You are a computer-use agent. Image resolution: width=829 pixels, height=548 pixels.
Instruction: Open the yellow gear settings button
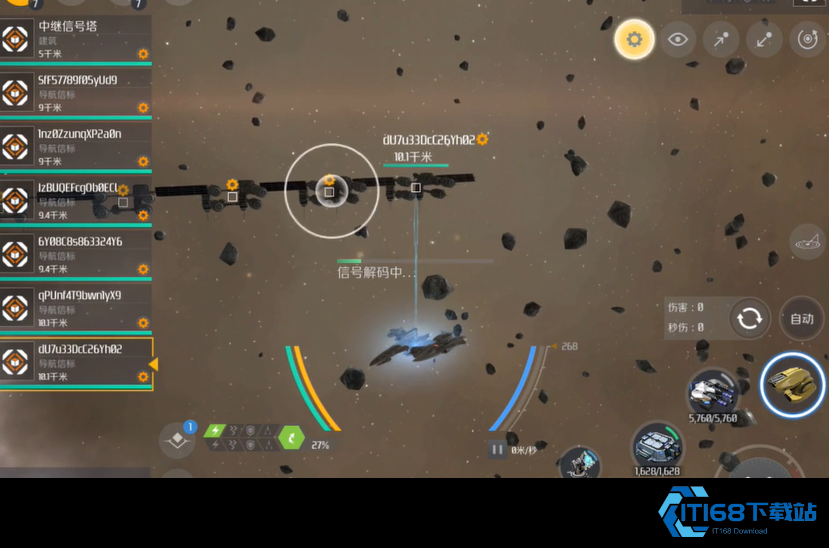tap(633, 40)
